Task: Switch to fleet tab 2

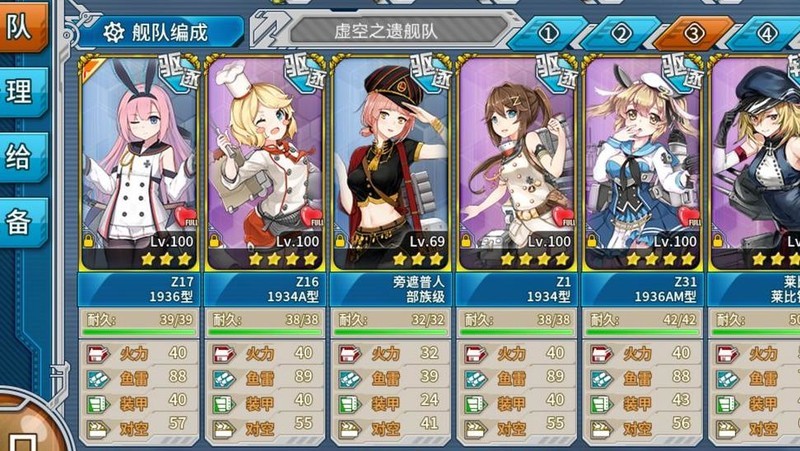Action: (621, 33)
